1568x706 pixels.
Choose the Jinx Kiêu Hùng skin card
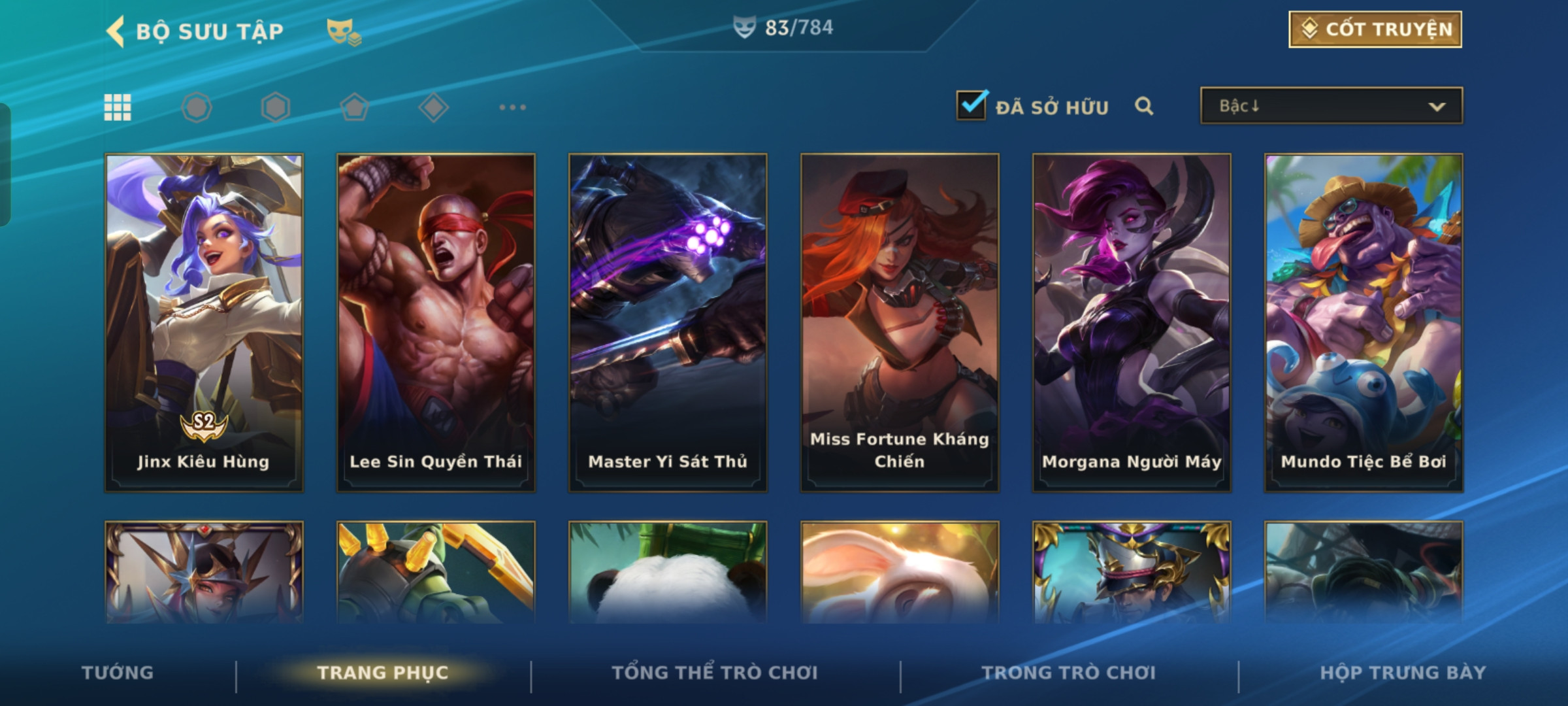[204, 322]
